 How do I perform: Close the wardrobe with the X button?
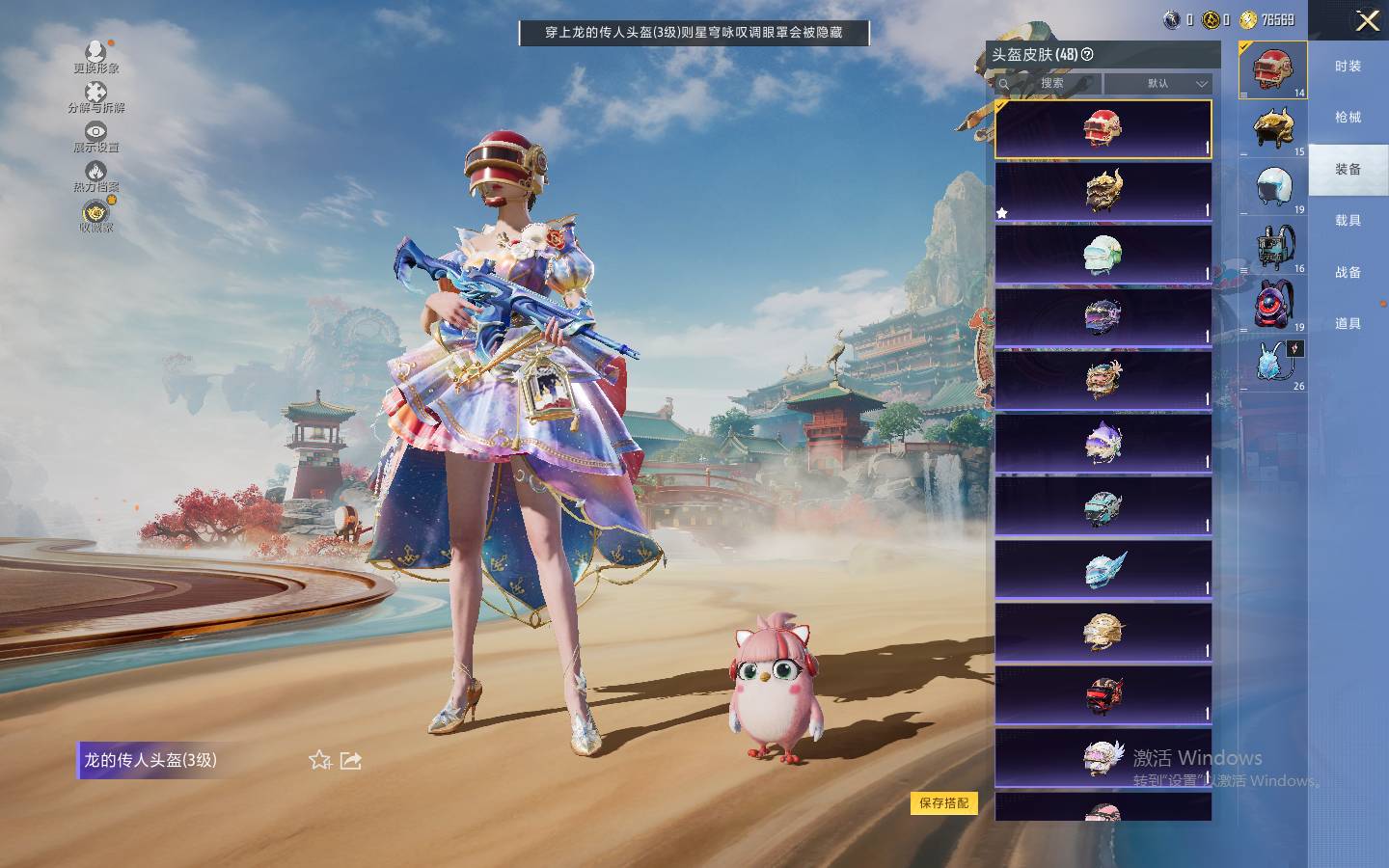pos(1367,21)
